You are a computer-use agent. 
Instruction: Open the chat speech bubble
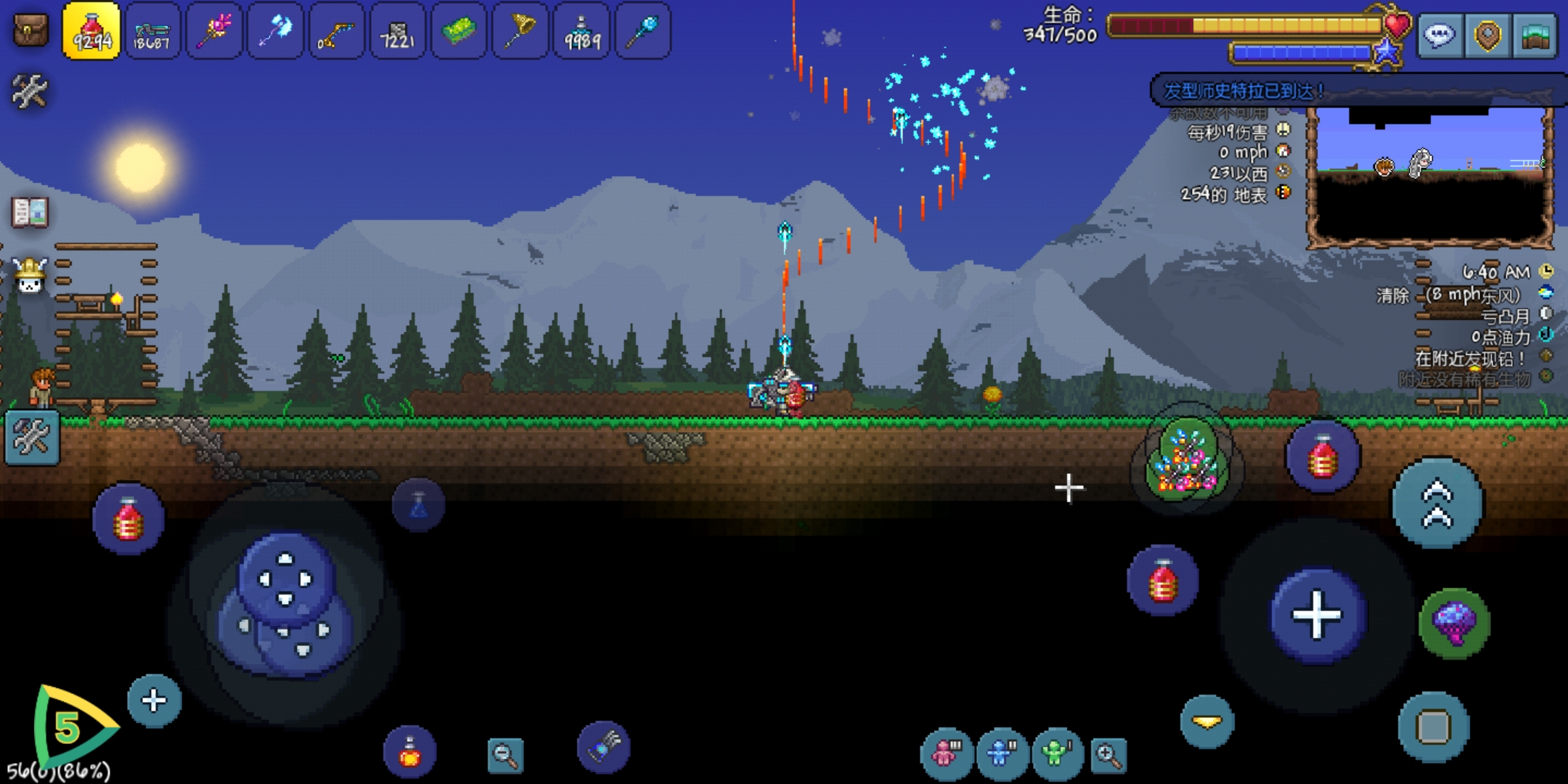click(x=1440, y=35)
